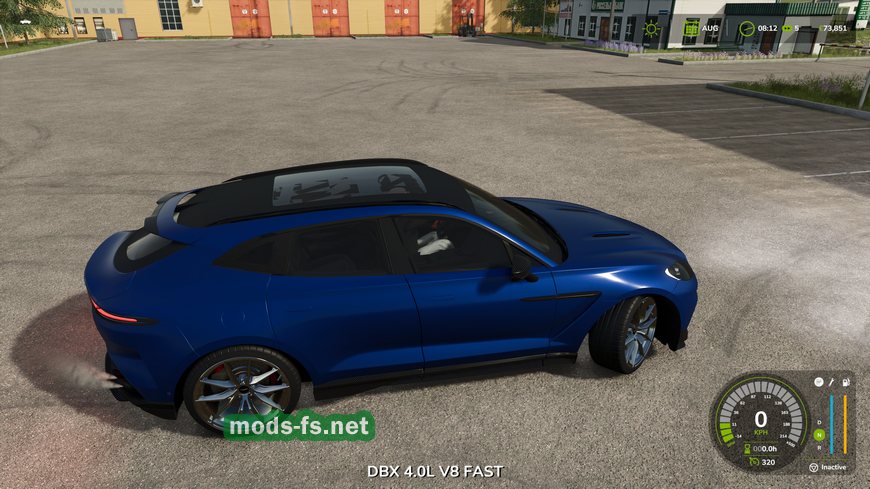The width and height of the screenshot is (870, 489).
Task: Open the calendar icon showing AUG
Action: tap(691, 28)
